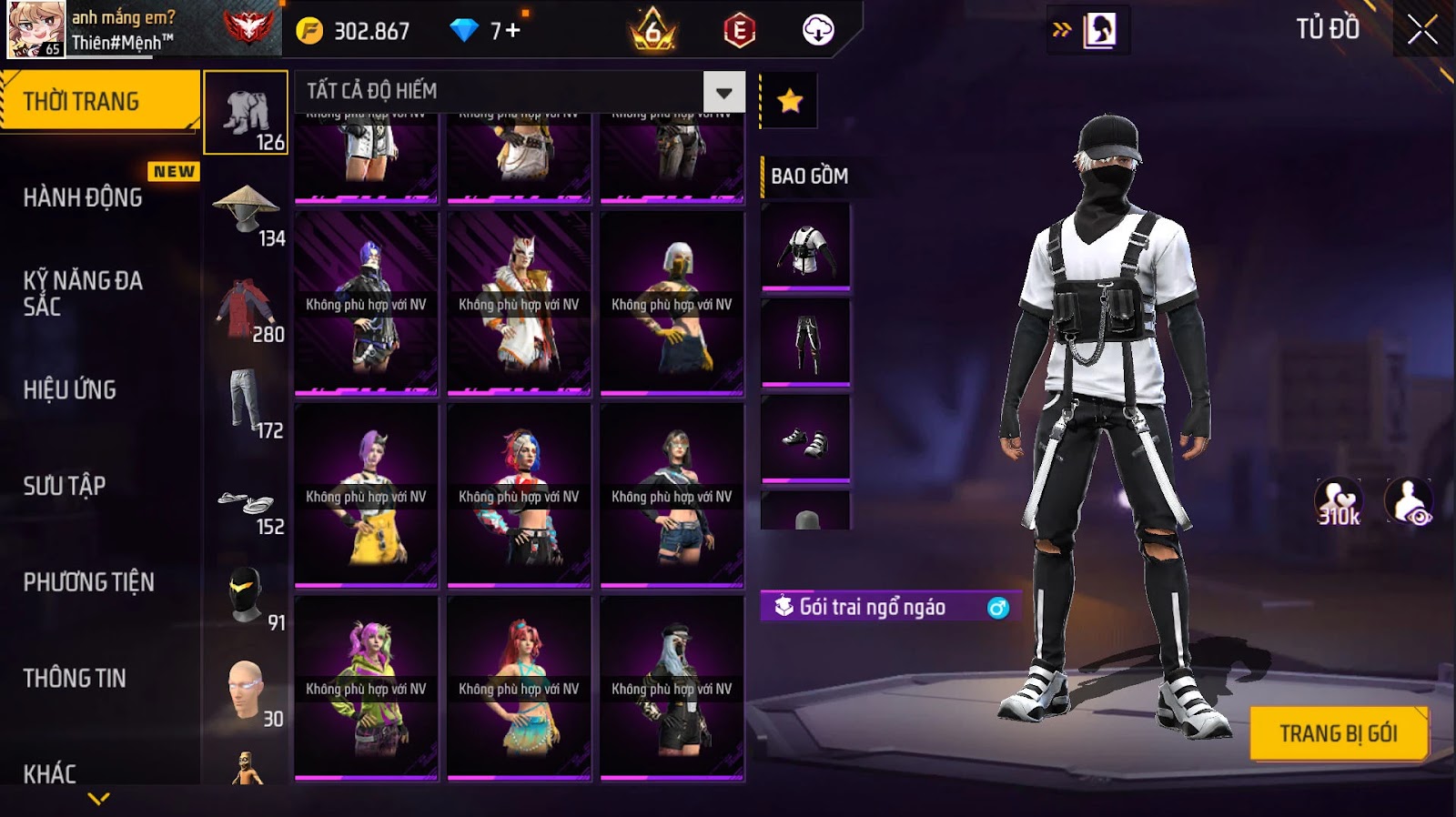Choose the yellow pants outfit thumbnail

click(x=366, y=497)
